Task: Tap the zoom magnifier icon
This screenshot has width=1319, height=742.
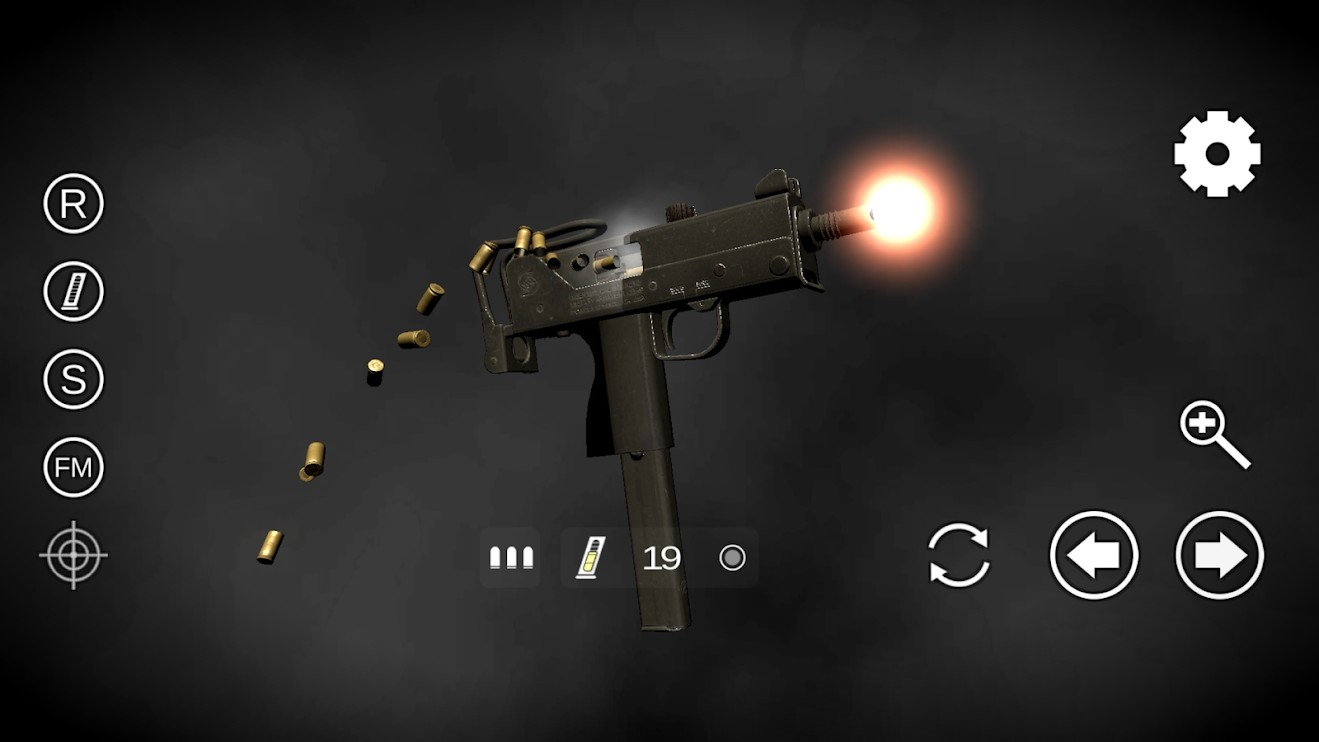Action: click(1216, 432)
